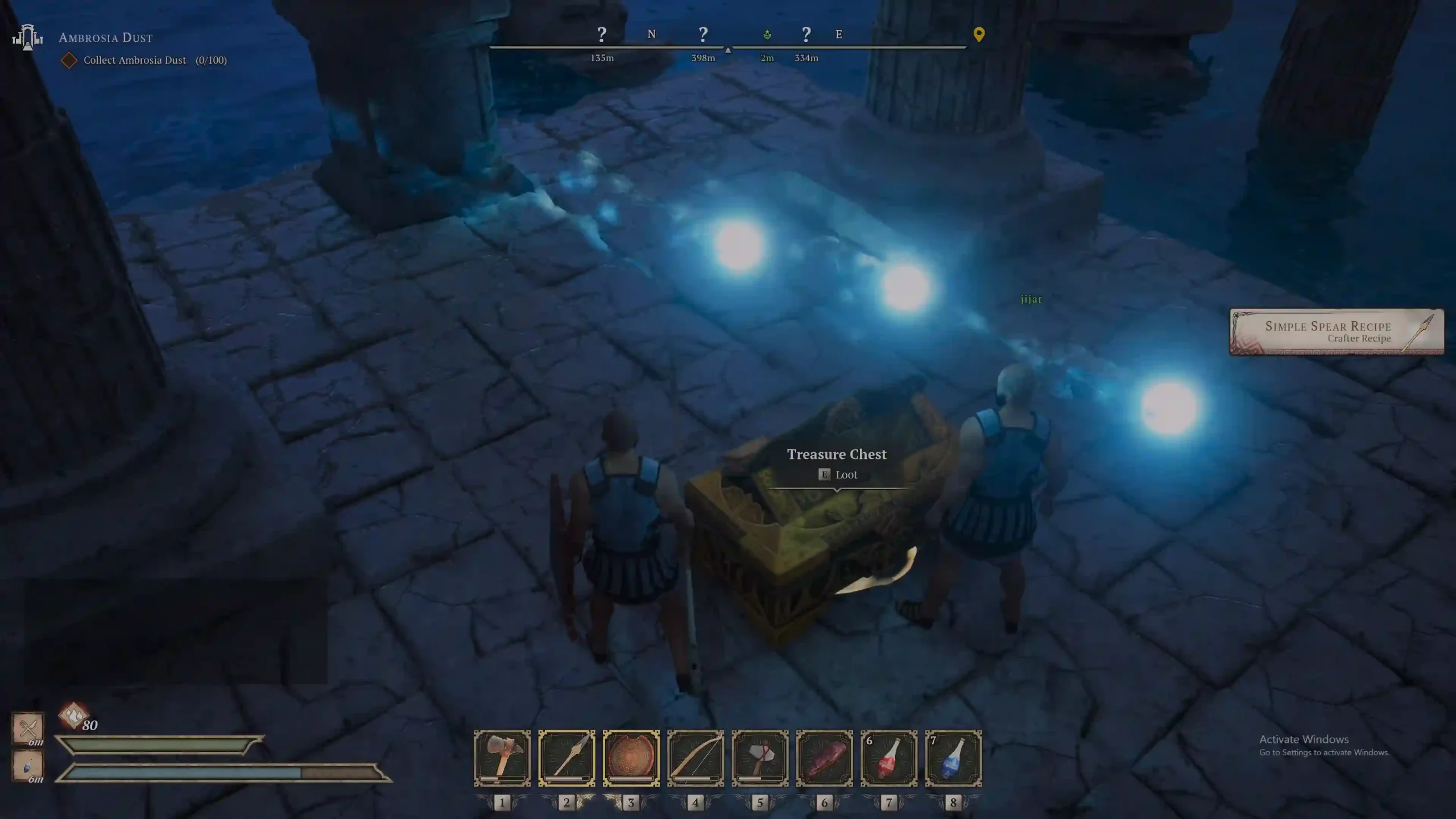The width and height of the screenshot is (1456, 819).
Task: Open the Ambrosia Dust quest tracker
Action: pyautogui.click(x=106, y=38)
